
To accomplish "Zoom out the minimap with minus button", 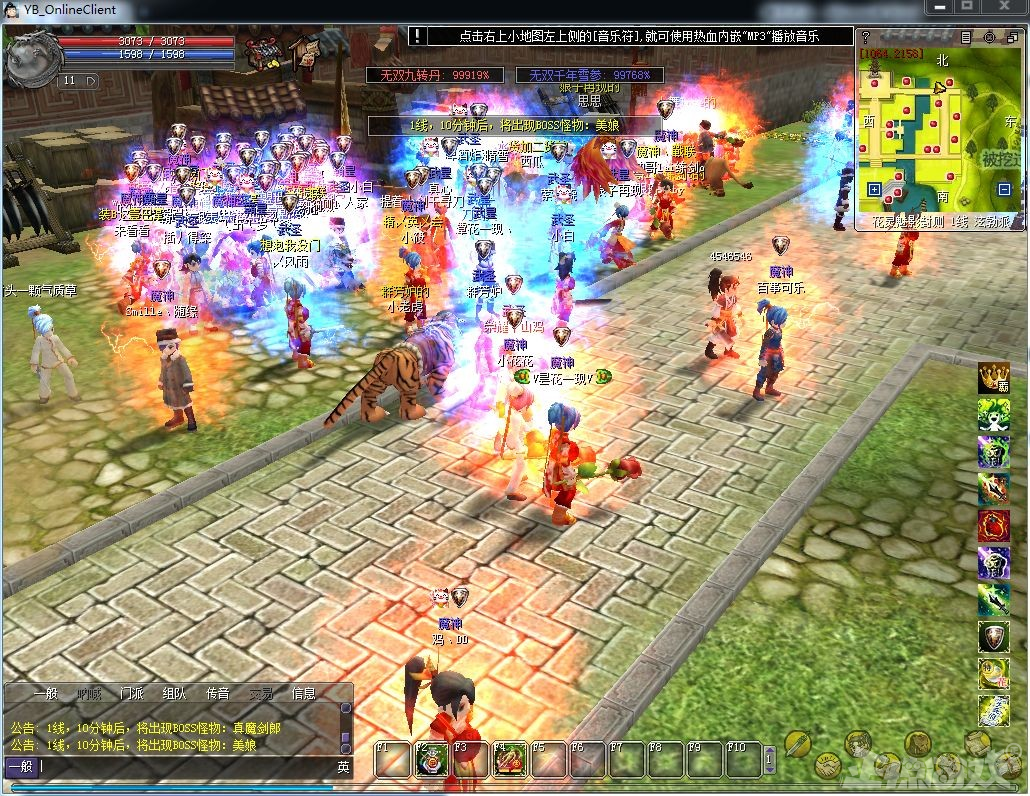I will [1004, 189].
